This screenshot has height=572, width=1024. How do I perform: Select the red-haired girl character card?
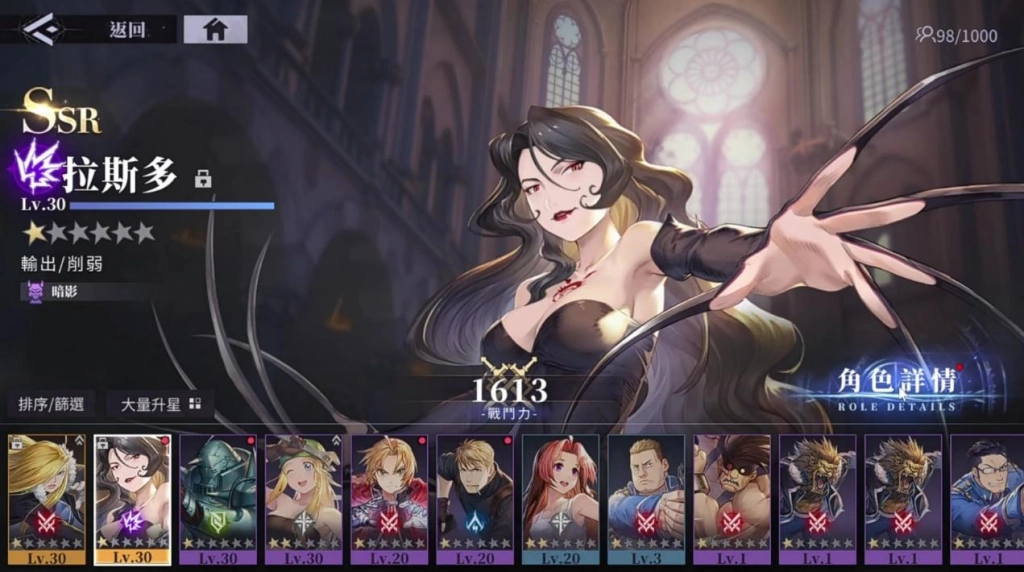coord(561,499)
